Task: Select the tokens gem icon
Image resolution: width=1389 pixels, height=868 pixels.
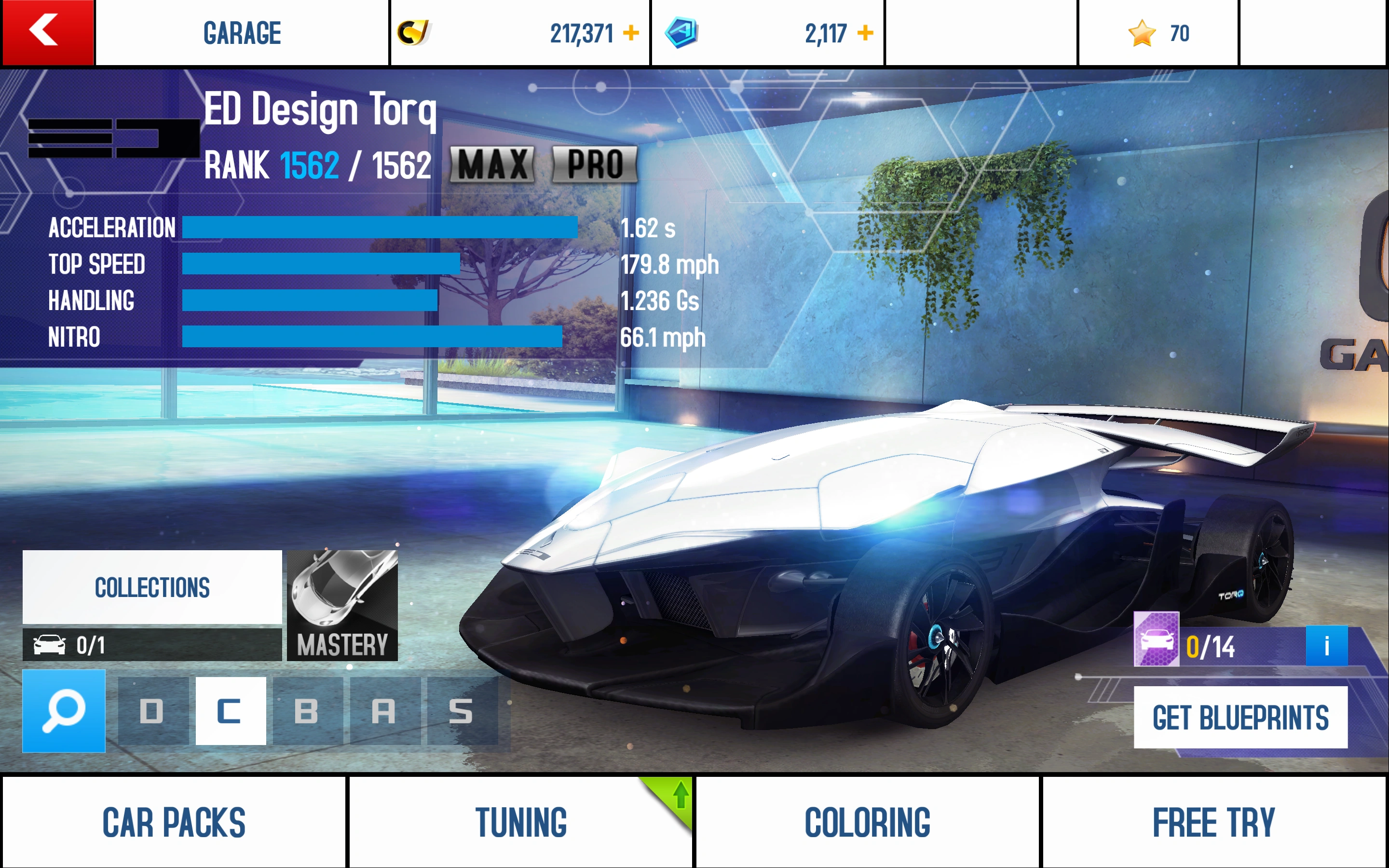Action: click(x=683, y=33)
